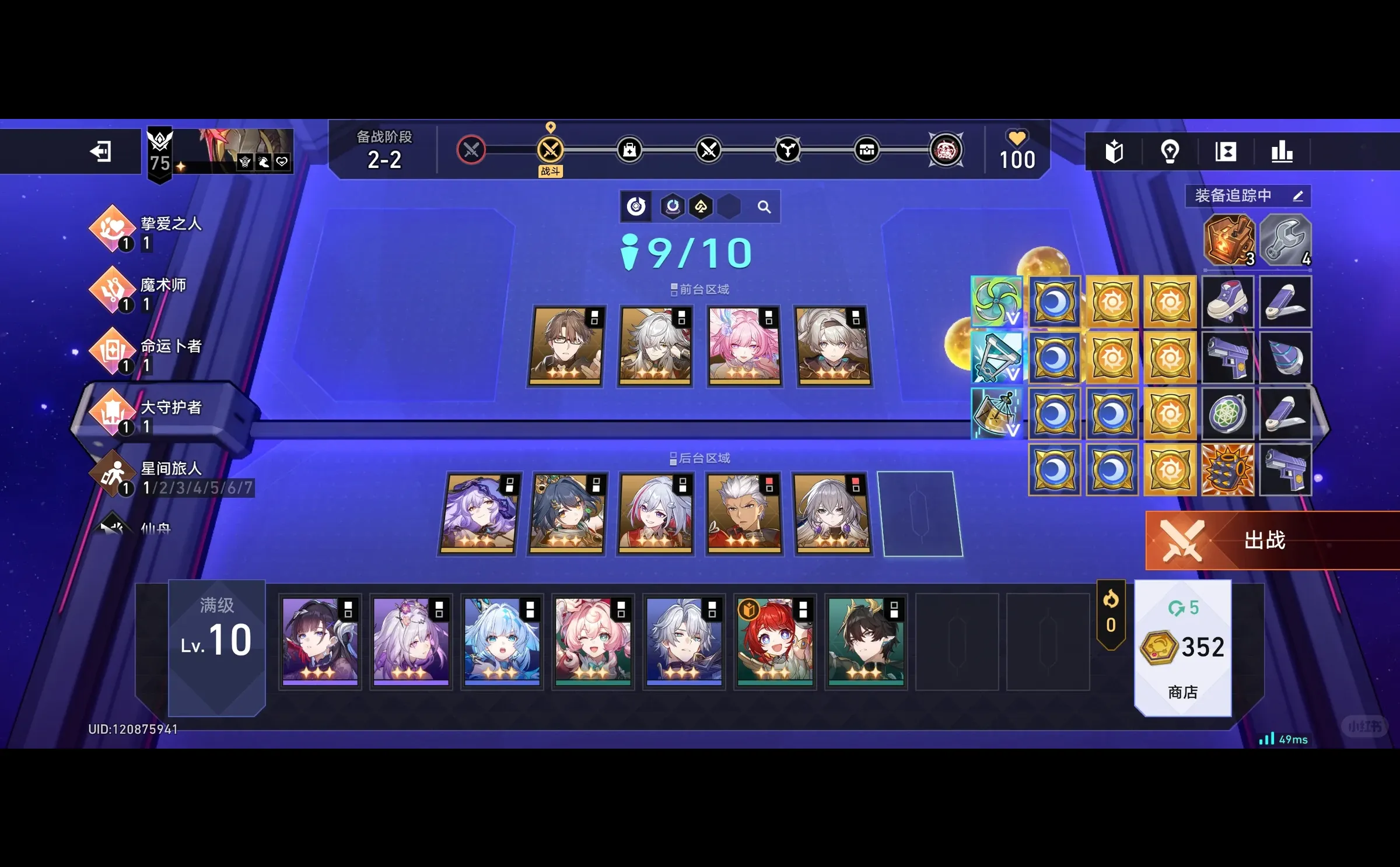Select the 战斗 stage node on progress track

[x=551, y=149]
